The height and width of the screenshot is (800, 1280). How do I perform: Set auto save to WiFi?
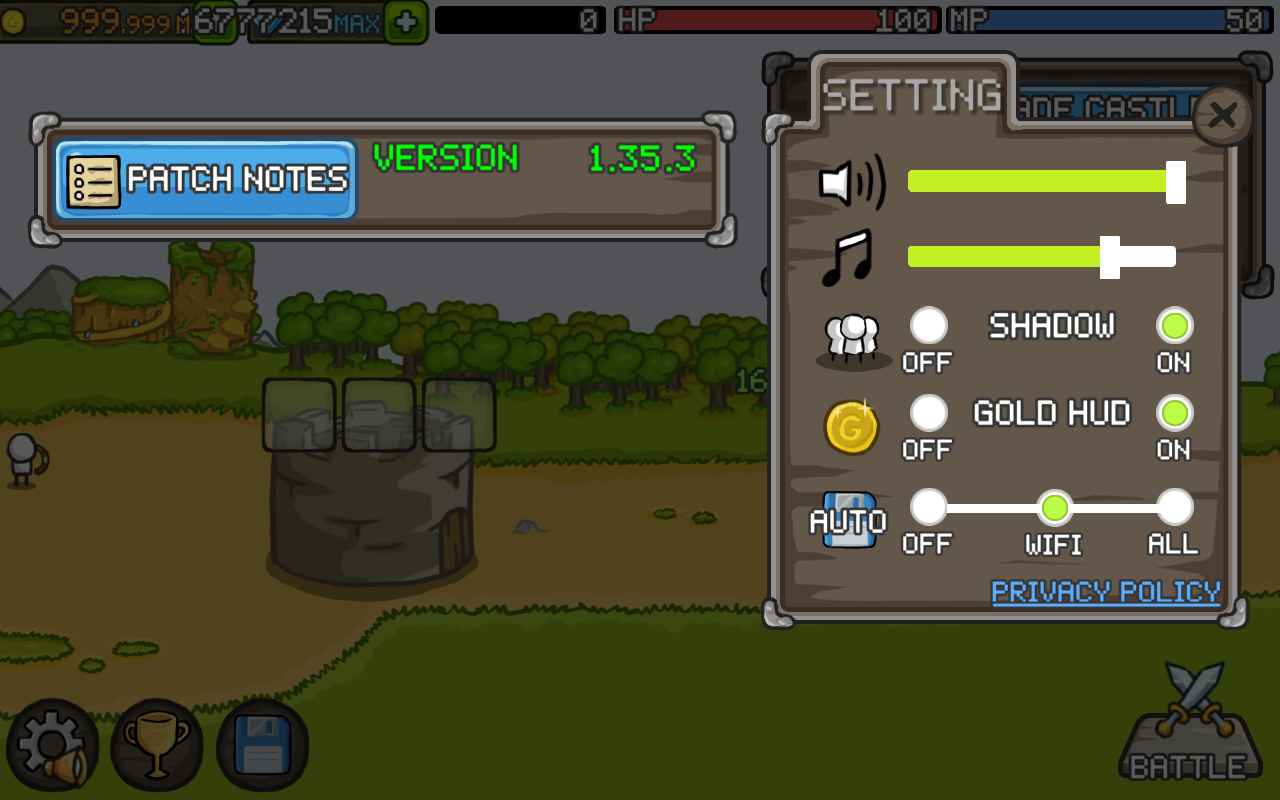click(1054, 508)
